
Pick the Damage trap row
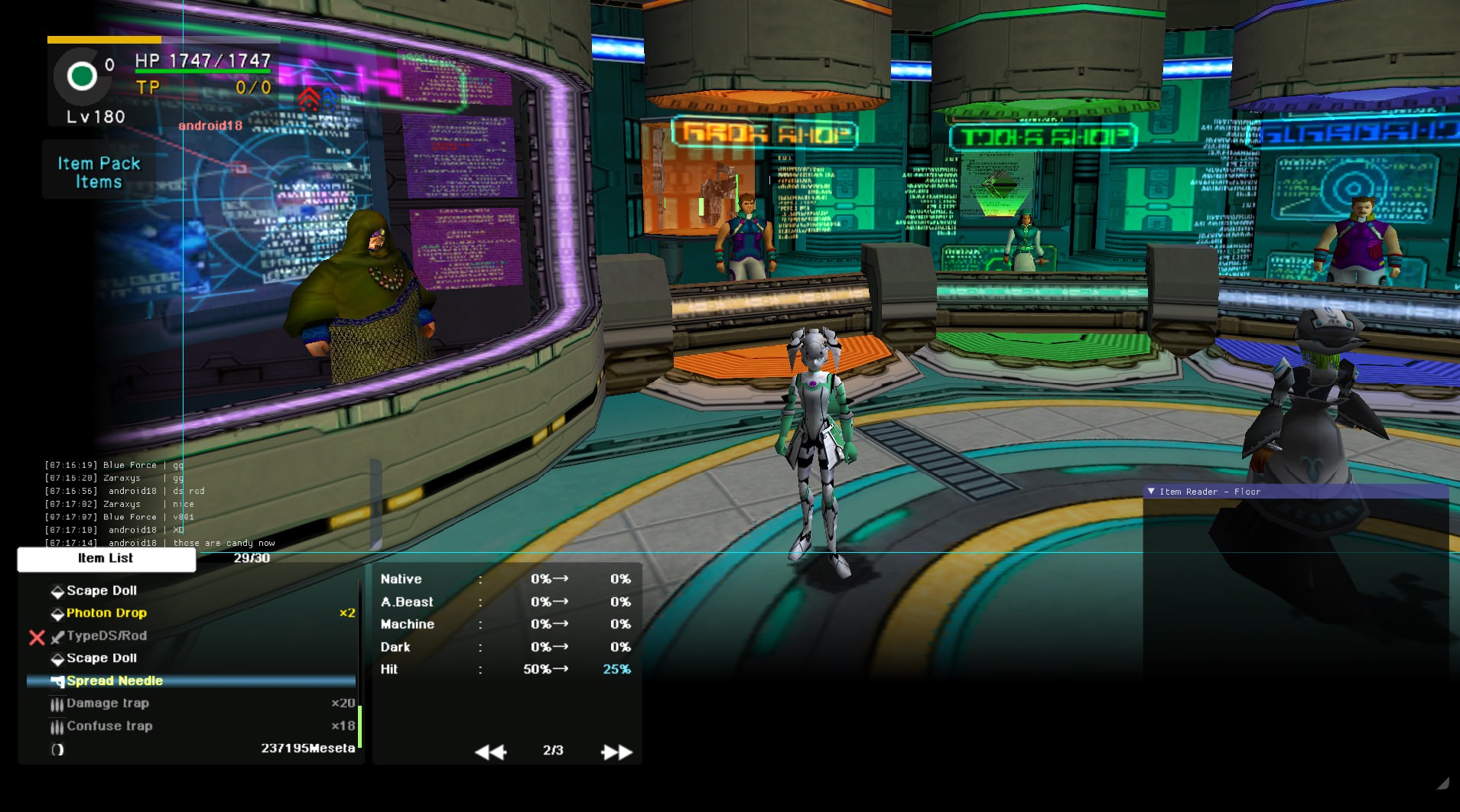[108, 703]
